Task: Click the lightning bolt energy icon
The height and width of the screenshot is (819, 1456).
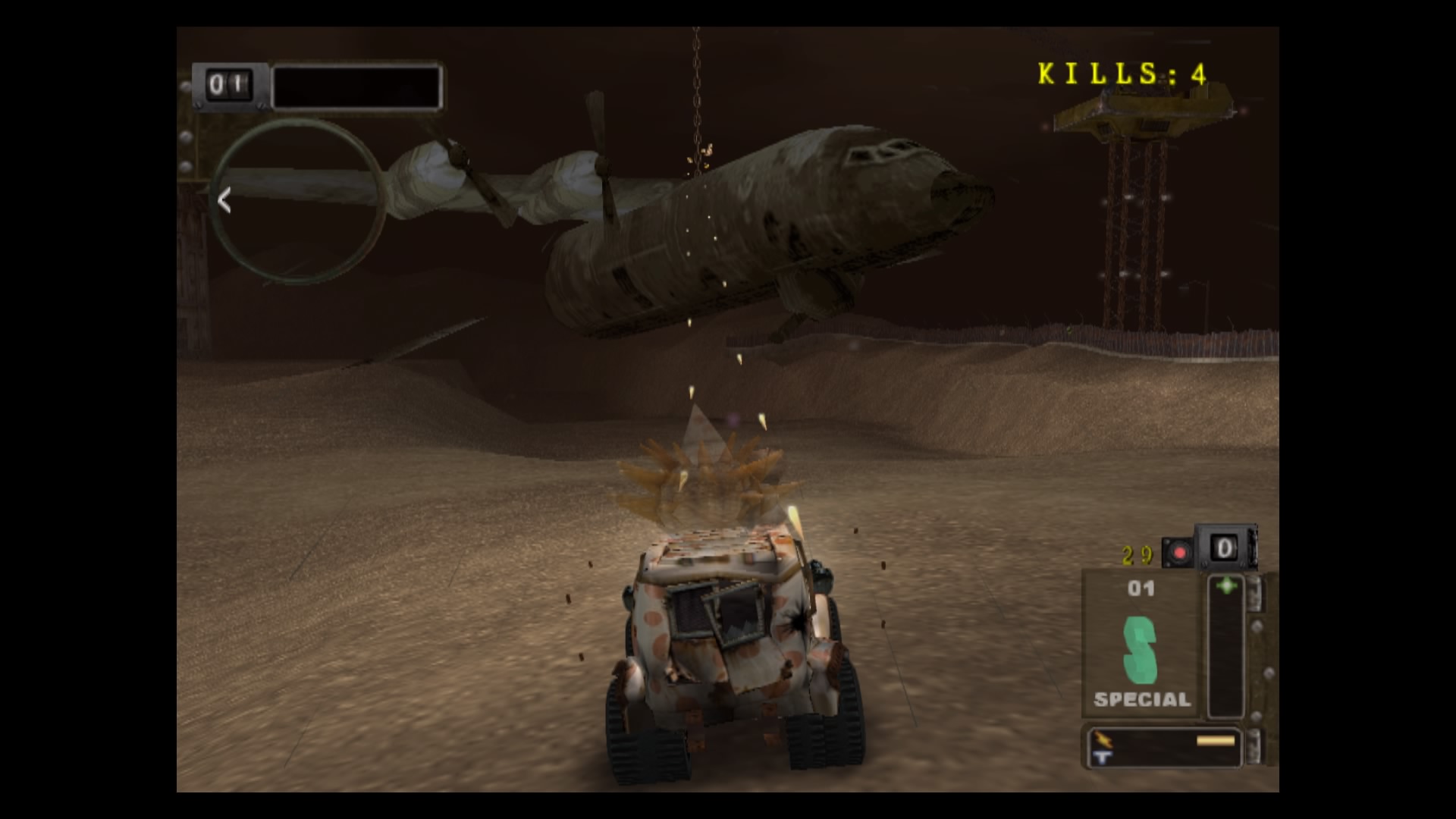Action: [1103, 738]
